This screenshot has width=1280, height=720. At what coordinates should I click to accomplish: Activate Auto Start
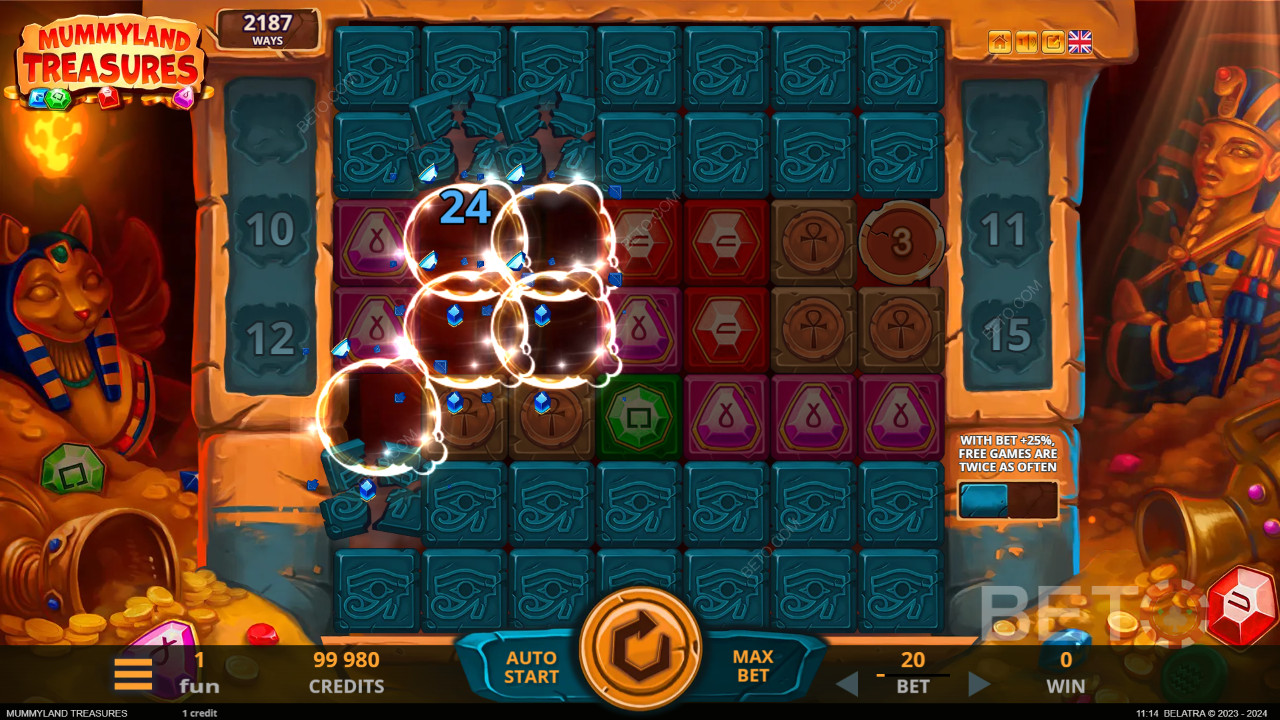(531, 667)
